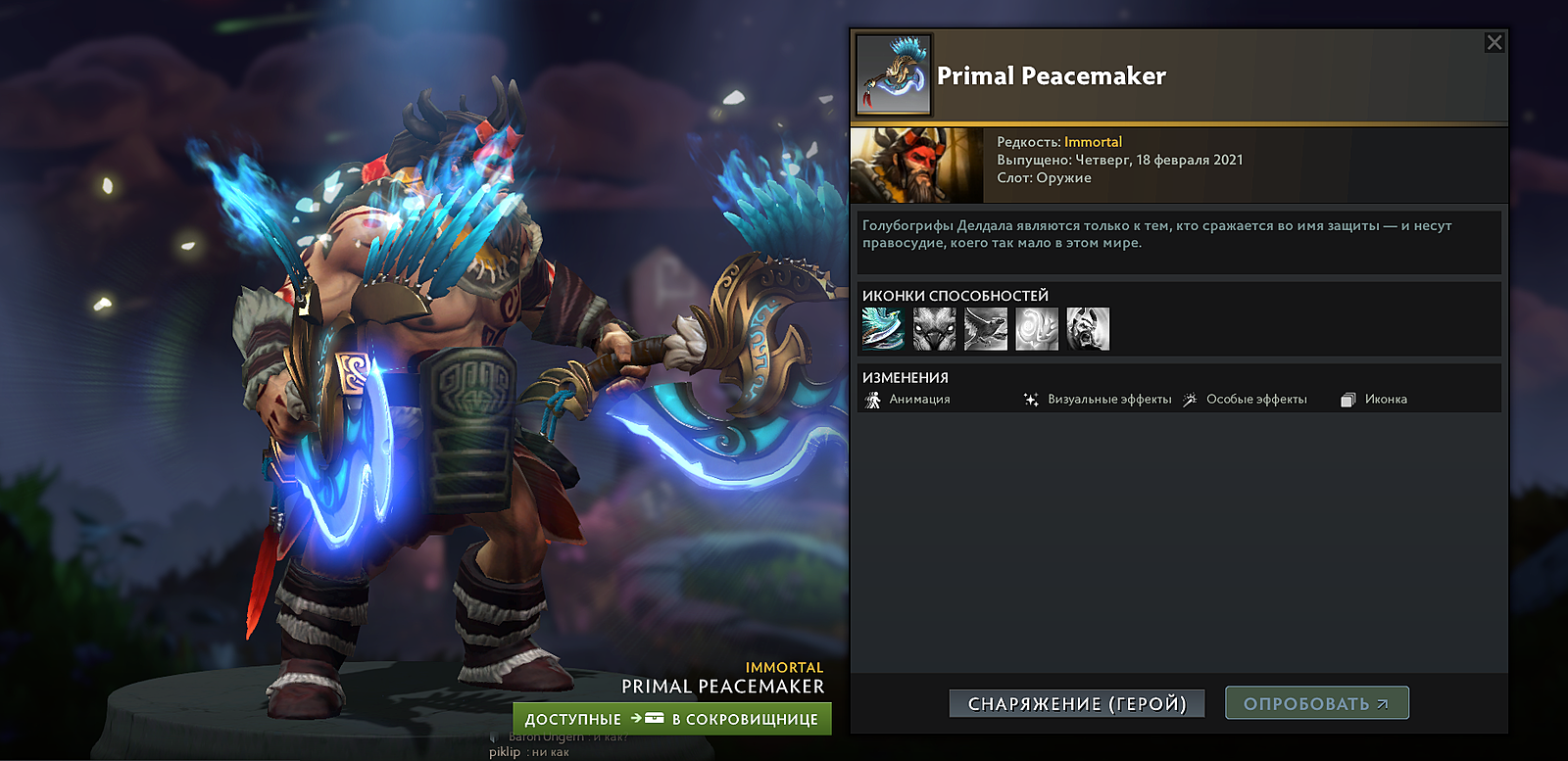Click the Primal Peacemaker item thumbnail
This screenshot has width=1568, height=761.
[894, 75]
